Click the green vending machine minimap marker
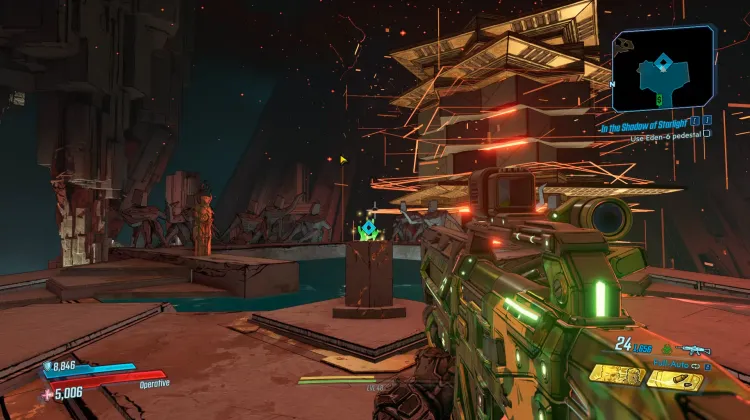 659,97
